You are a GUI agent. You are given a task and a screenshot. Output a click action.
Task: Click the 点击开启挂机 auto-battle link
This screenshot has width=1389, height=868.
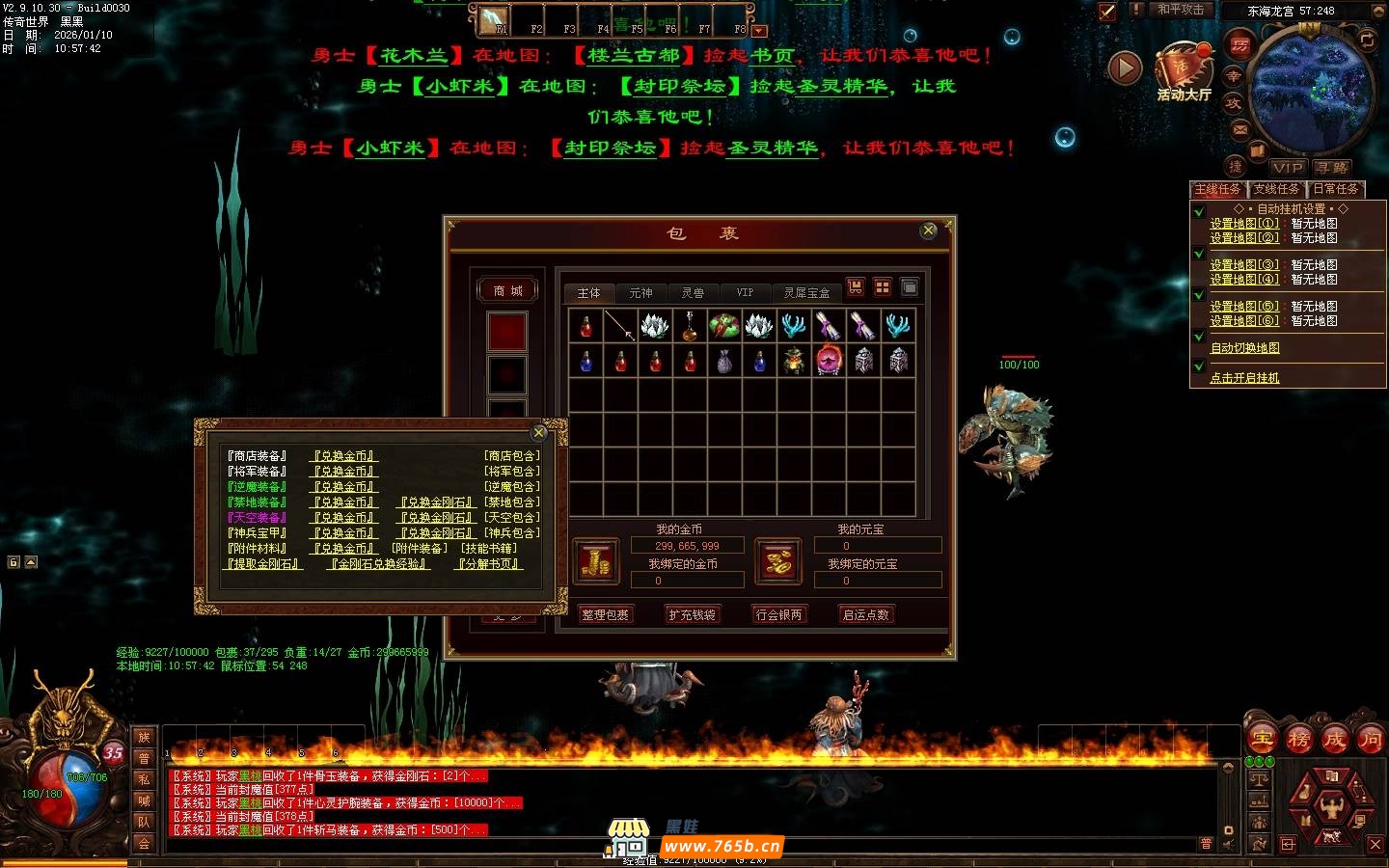point(1244,378)
